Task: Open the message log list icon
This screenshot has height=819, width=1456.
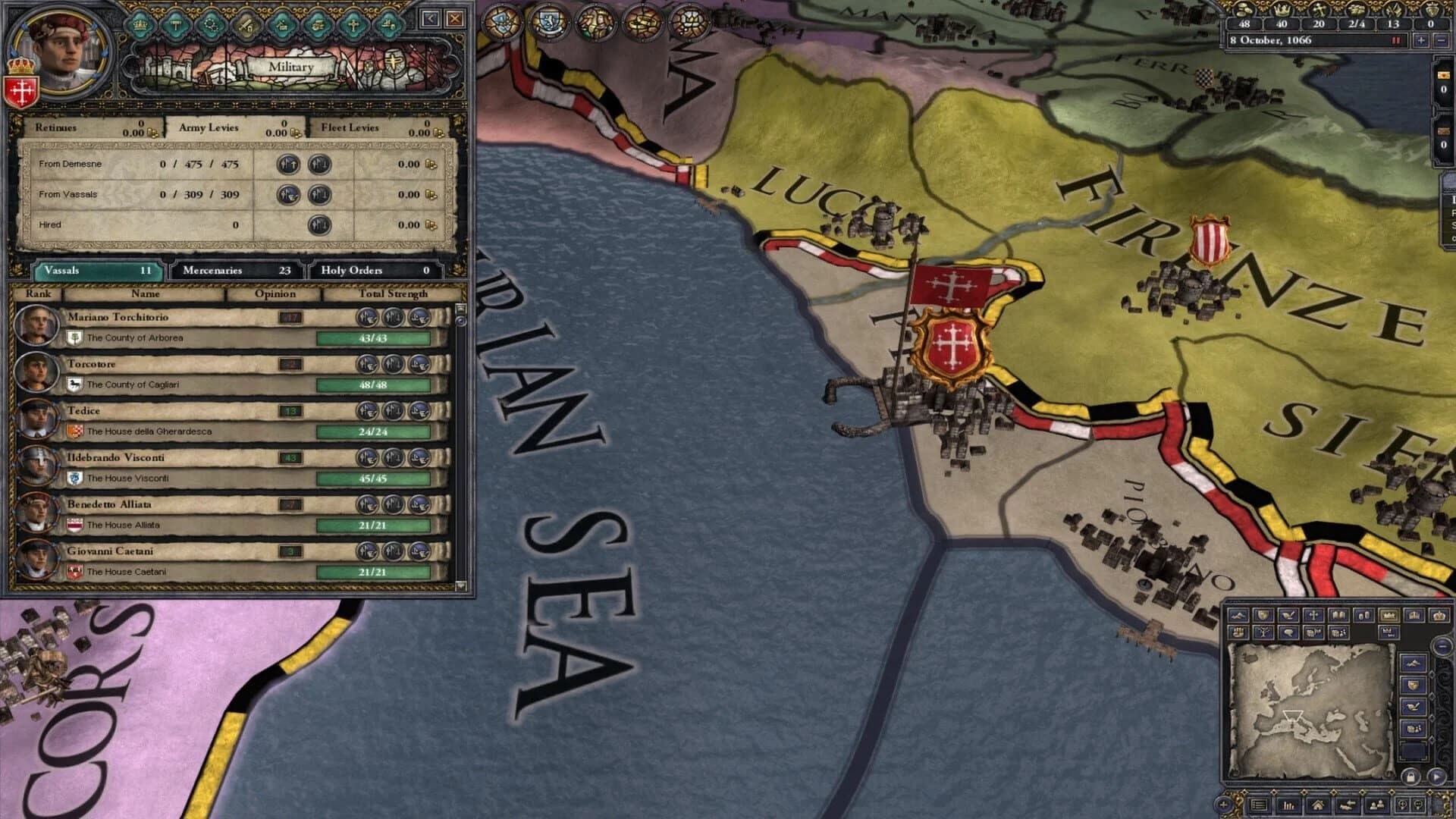Action: click(1260, 805)
